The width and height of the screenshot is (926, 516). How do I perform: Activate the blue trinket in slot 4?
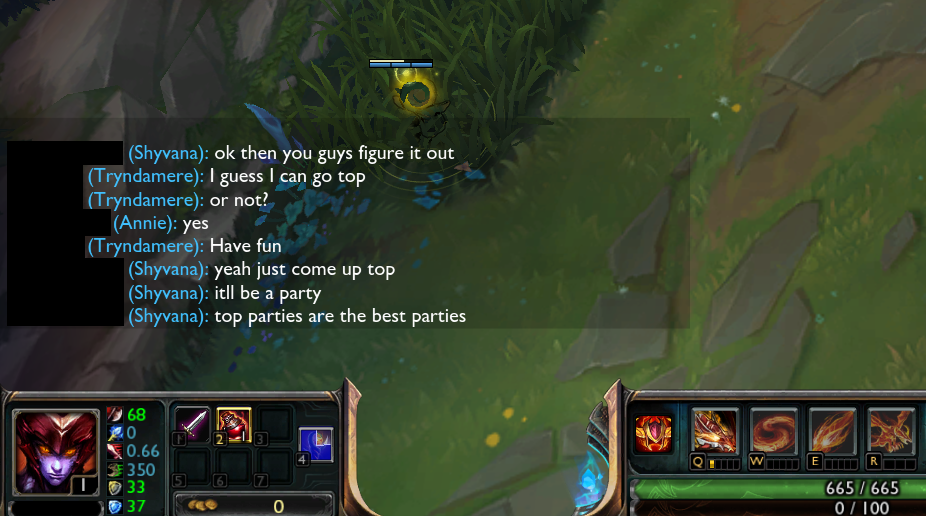click(316, 443)
